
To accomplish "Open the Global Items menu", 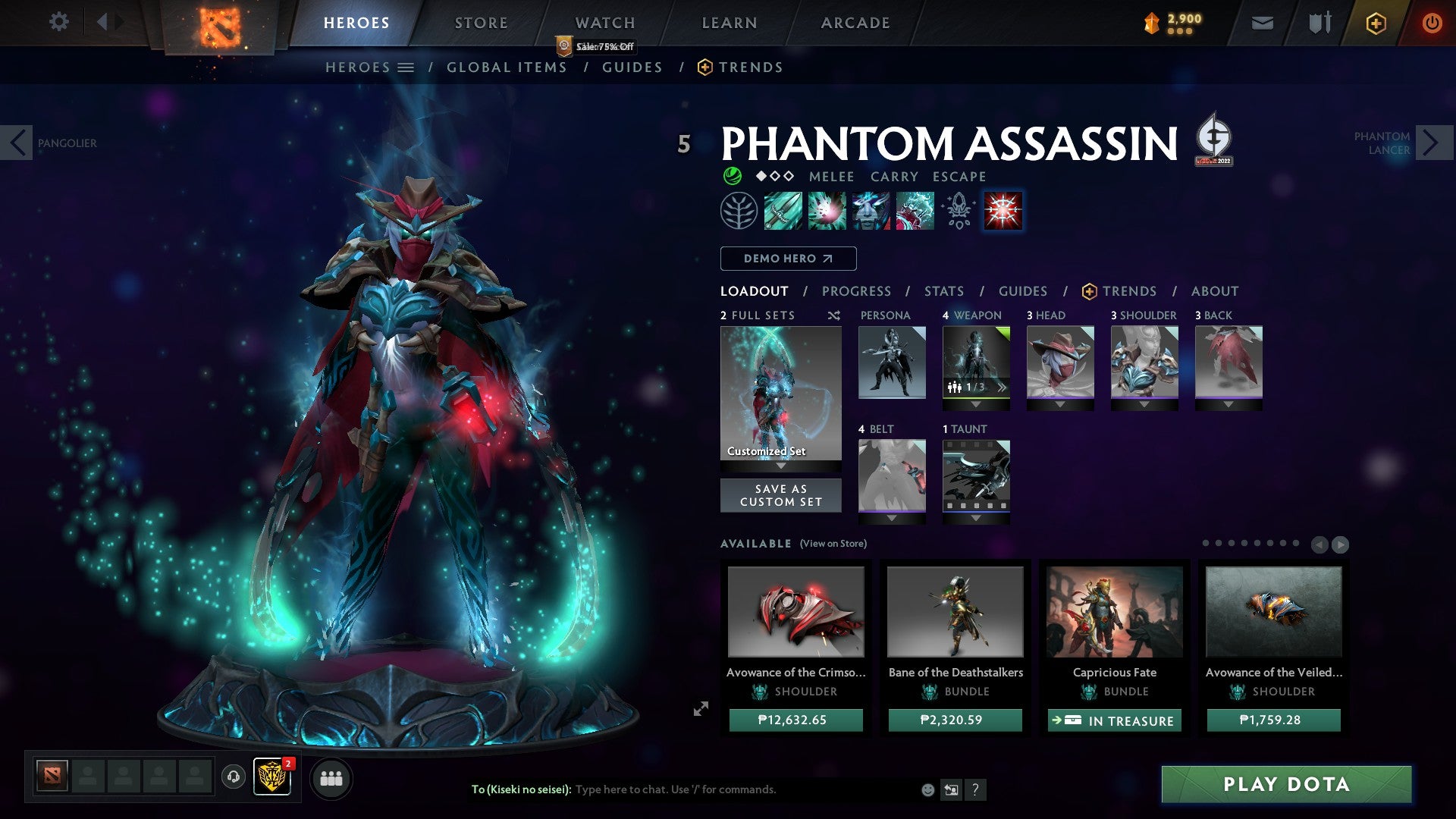I will pyautogui.click(x=507, y=67).
